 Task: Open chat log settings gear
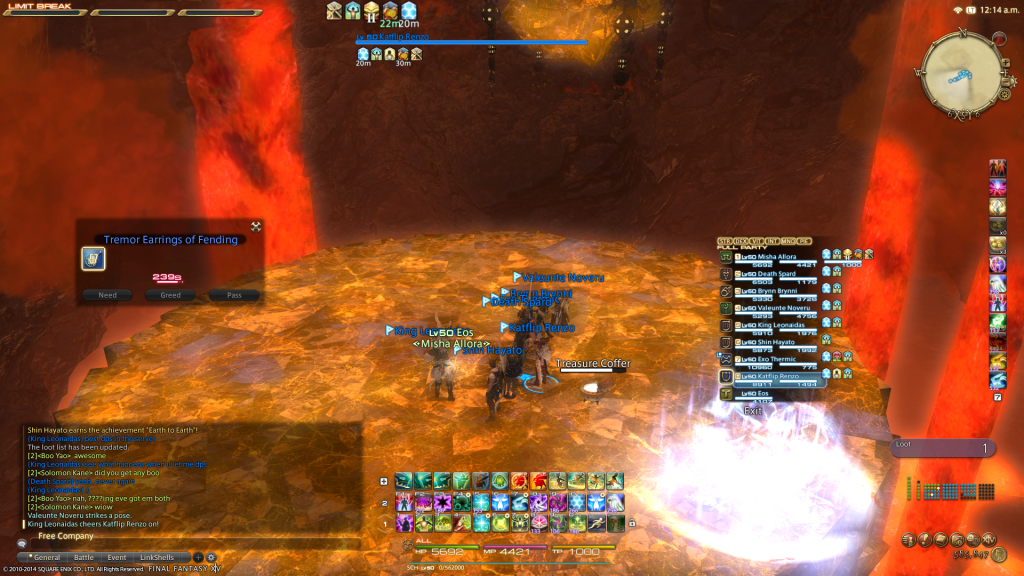pos(211,557)
